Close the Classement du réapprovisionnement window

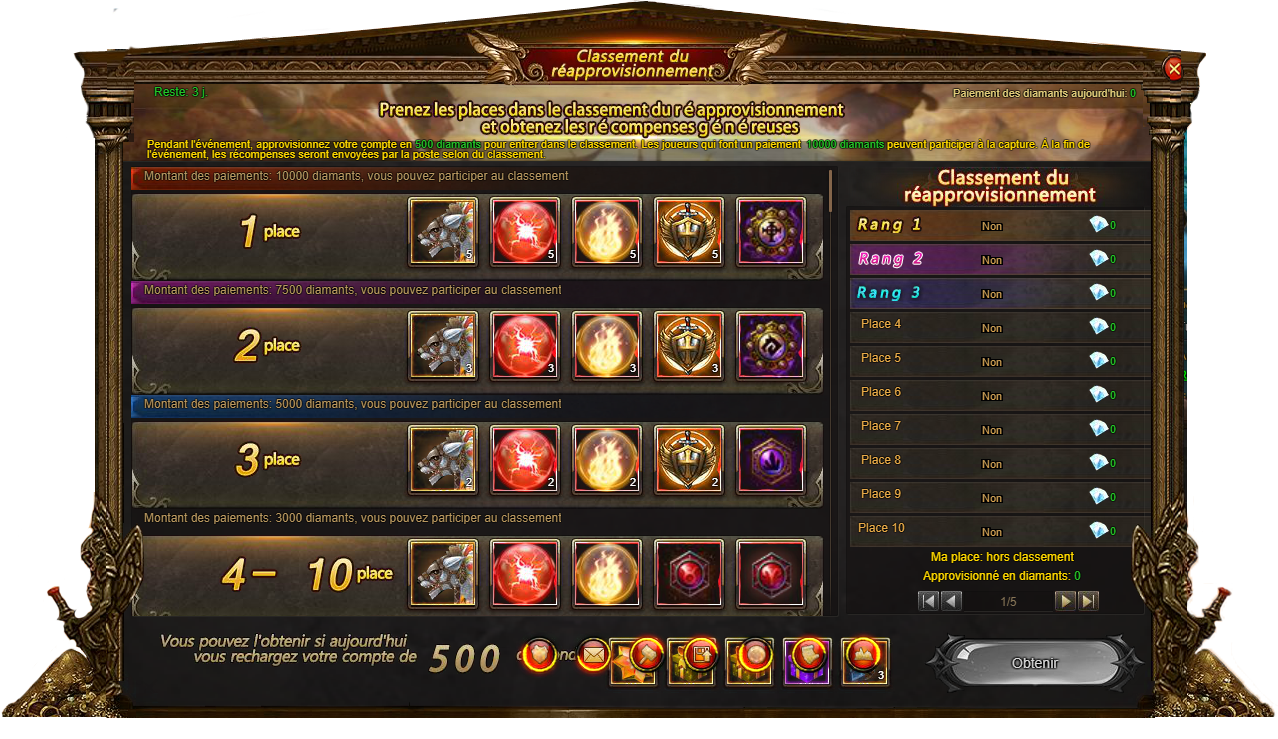(1174, 68)
